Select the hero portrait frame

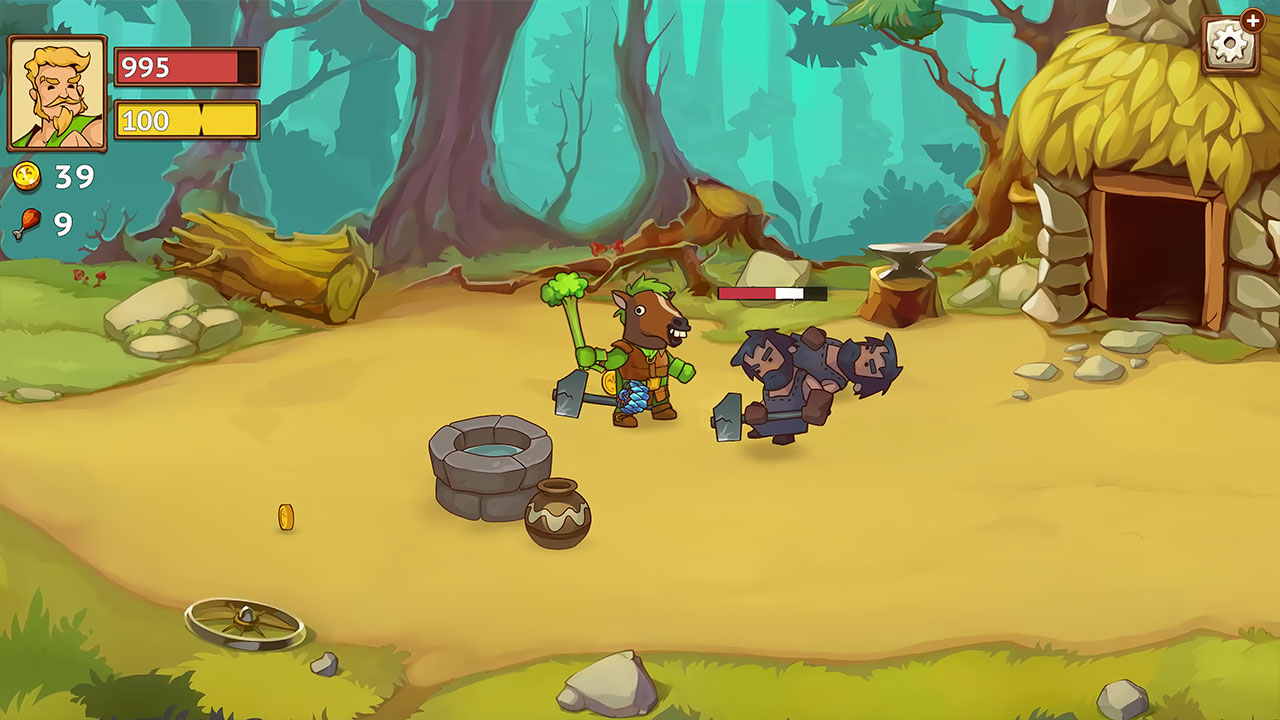[57, 93]
